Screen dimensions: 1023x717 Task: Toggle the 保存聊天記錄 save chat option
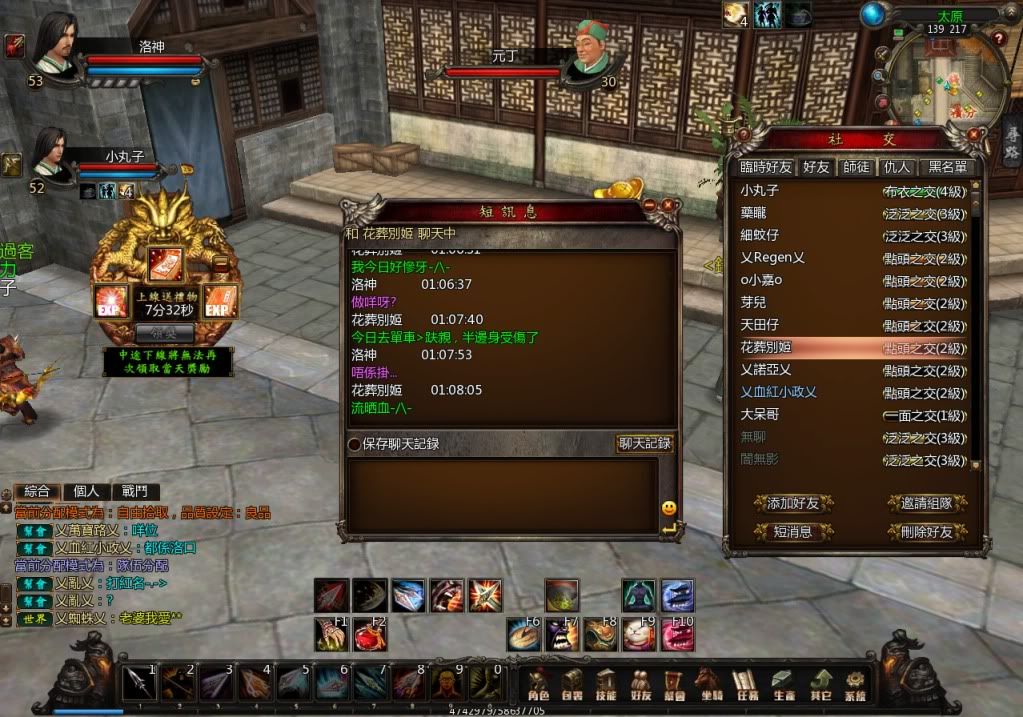click(x=354, y=444)
